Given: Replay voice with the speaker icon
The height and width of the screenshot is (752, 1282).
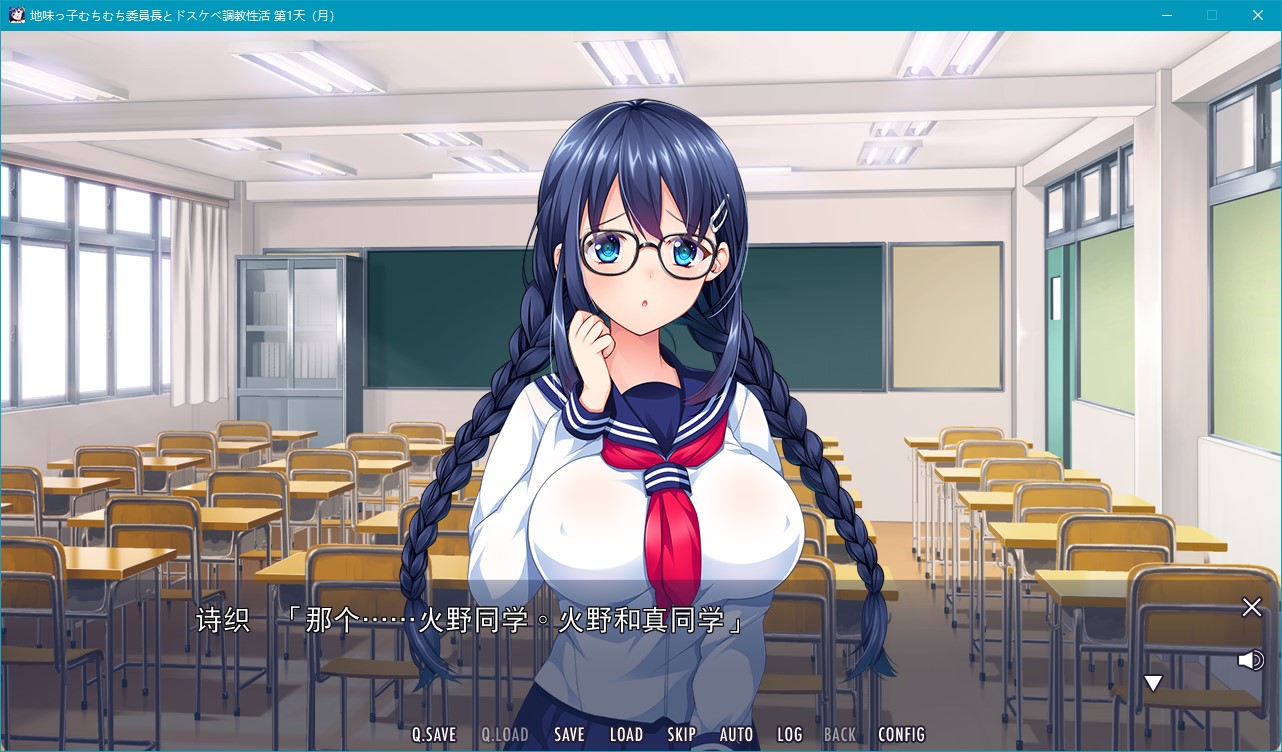Looking at the screenshot, I should click(x=1250, y=660).
